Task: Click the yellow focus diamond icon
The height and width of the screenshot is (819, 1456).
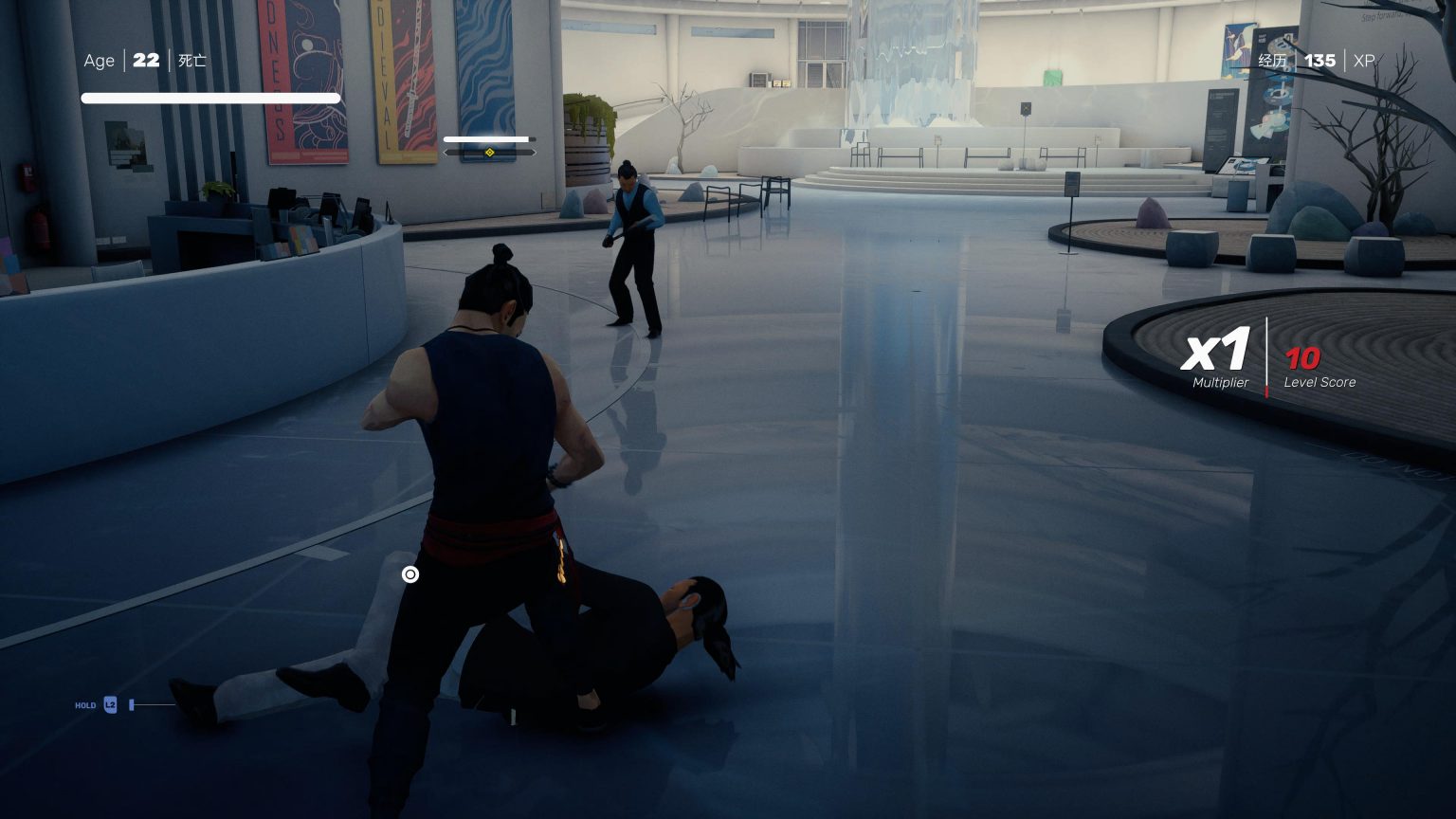Action: coord(489,152)
